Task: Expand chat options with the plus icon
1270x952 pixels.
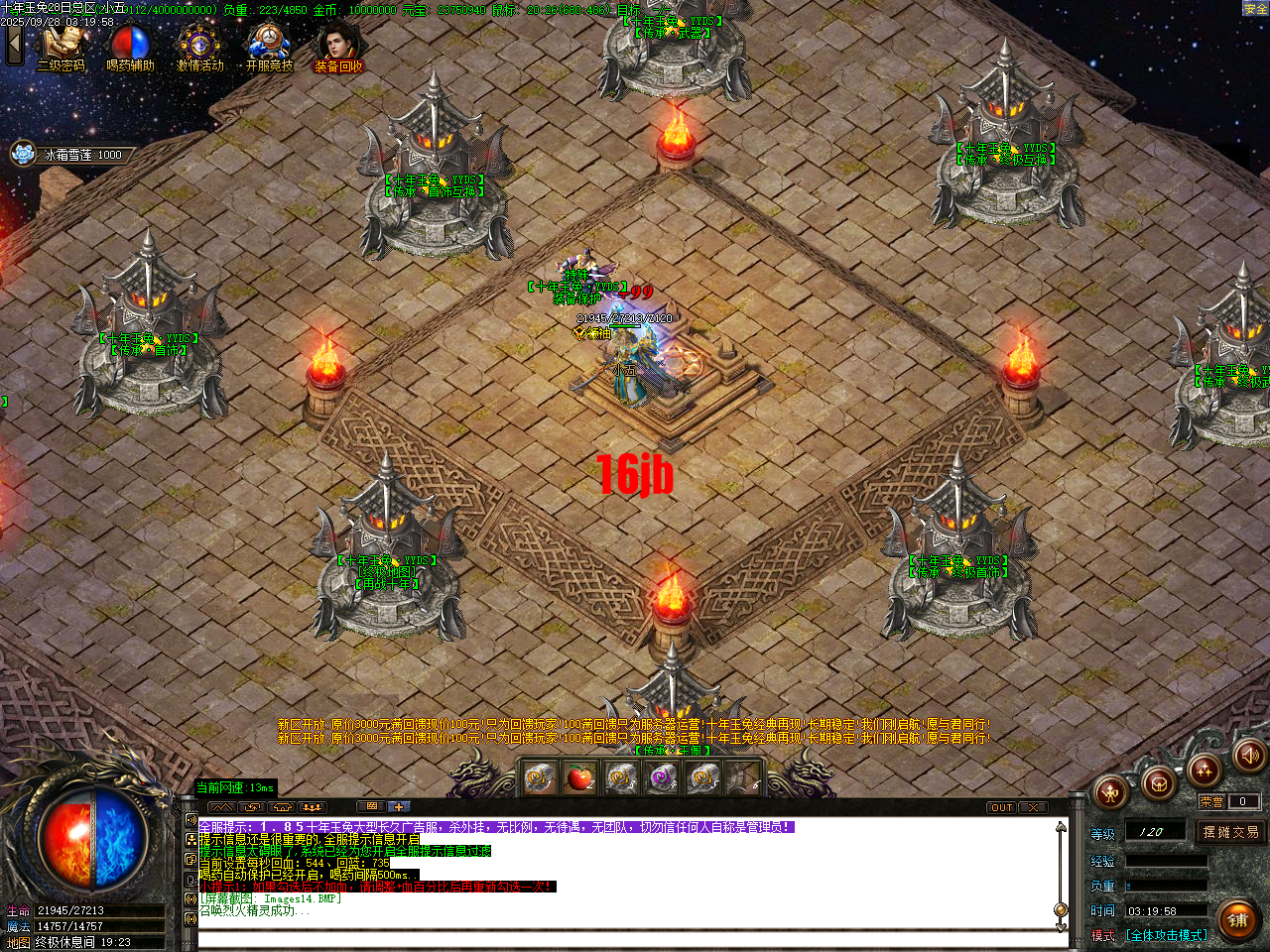Action: click(400, 808)
